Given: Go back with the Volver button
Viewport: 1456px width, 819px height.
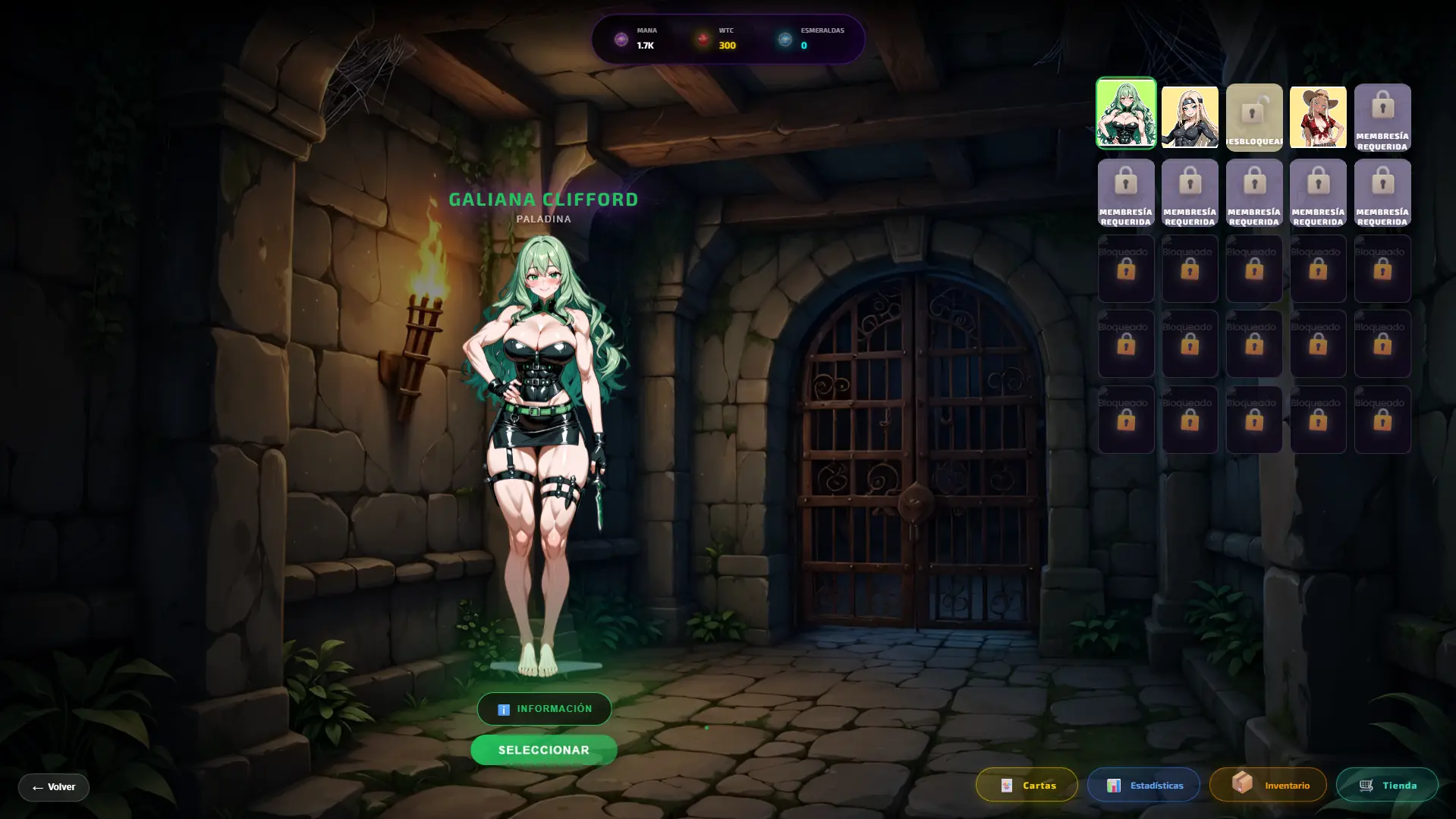Looking at the screenshot, I should point(54,787).
